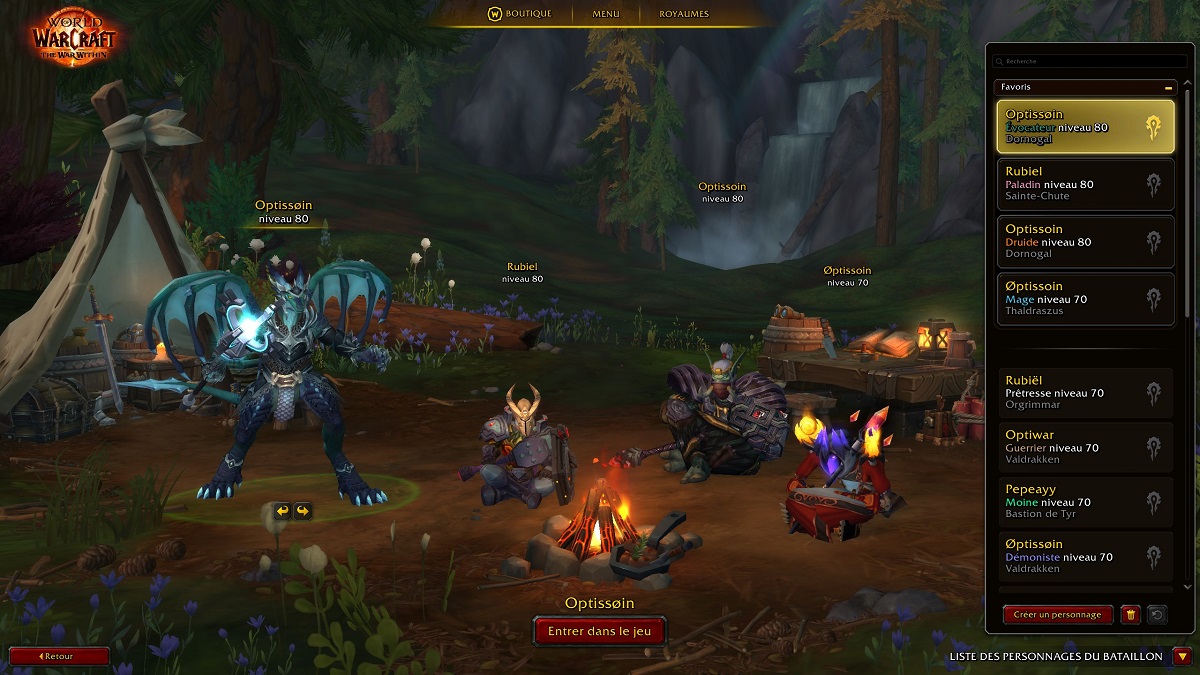The width and height of the screenshot is (1200, 675).
Task: Collapse the Favoris section
Action: (x=1168, y=88)
